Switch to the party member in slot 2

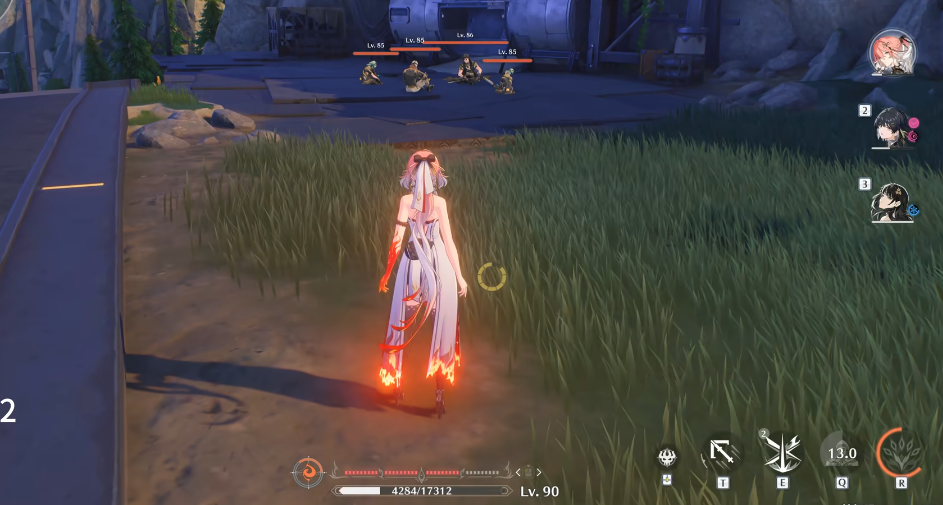click(x=895, y=127)
